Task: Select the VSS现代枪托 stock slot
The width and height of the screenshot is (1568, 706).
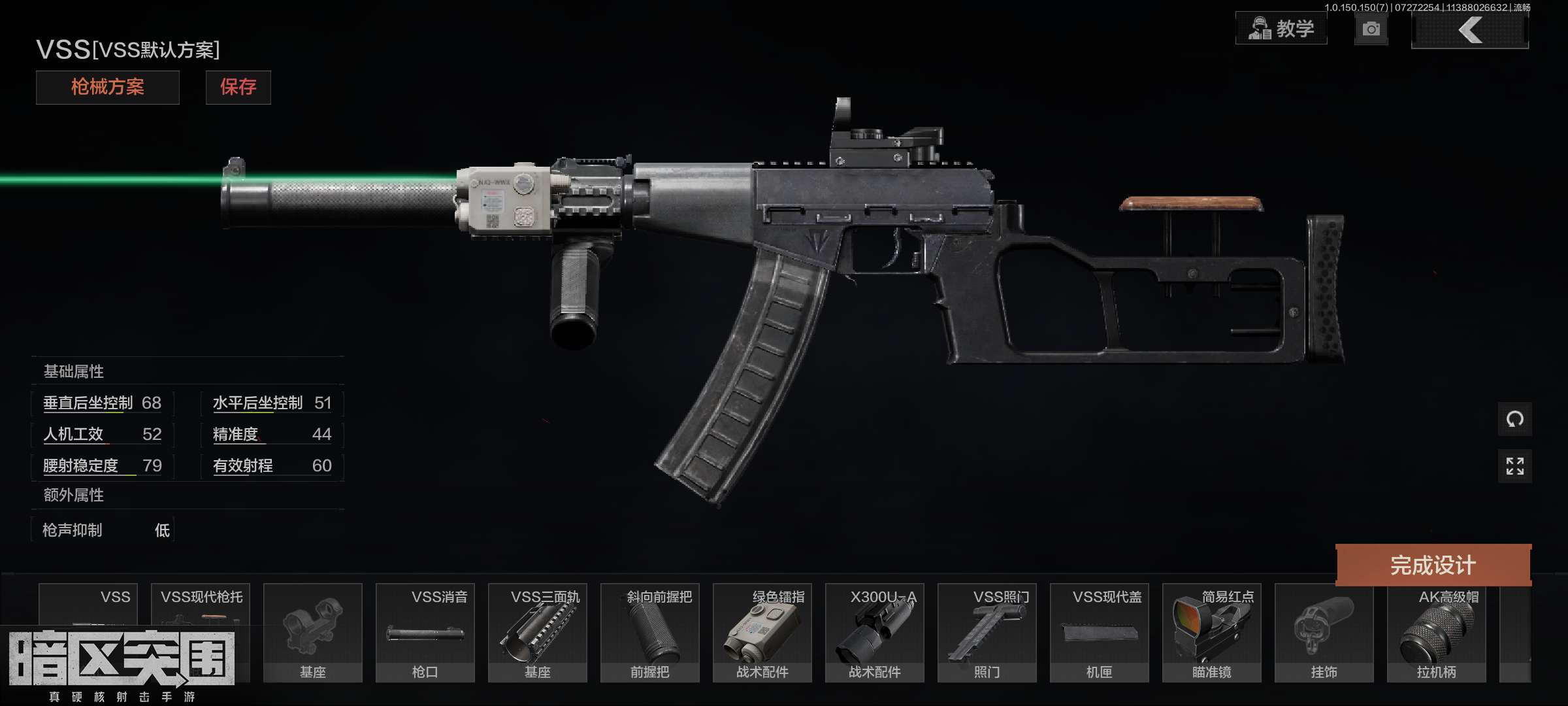Action: 201,605
